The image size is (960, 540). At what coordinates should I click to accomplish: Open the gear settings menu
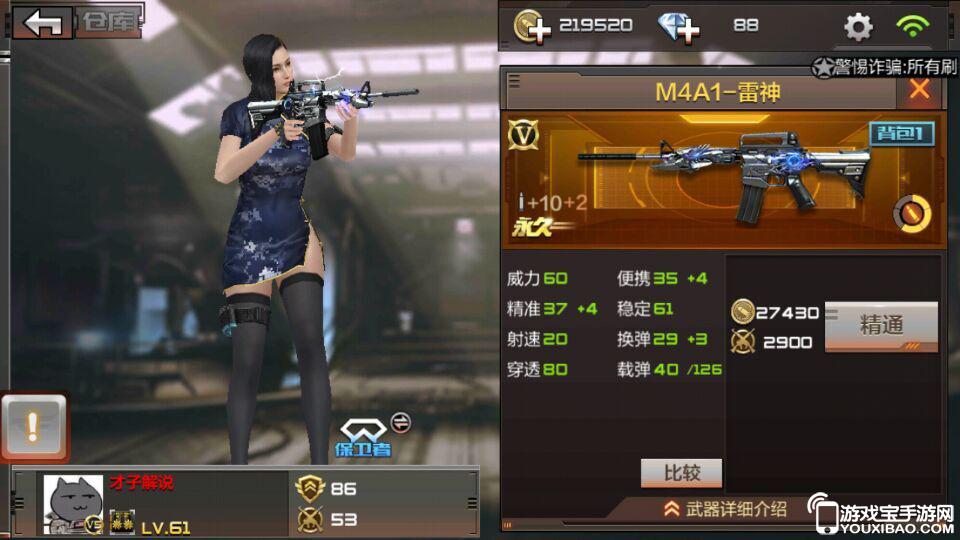[858, 27]
